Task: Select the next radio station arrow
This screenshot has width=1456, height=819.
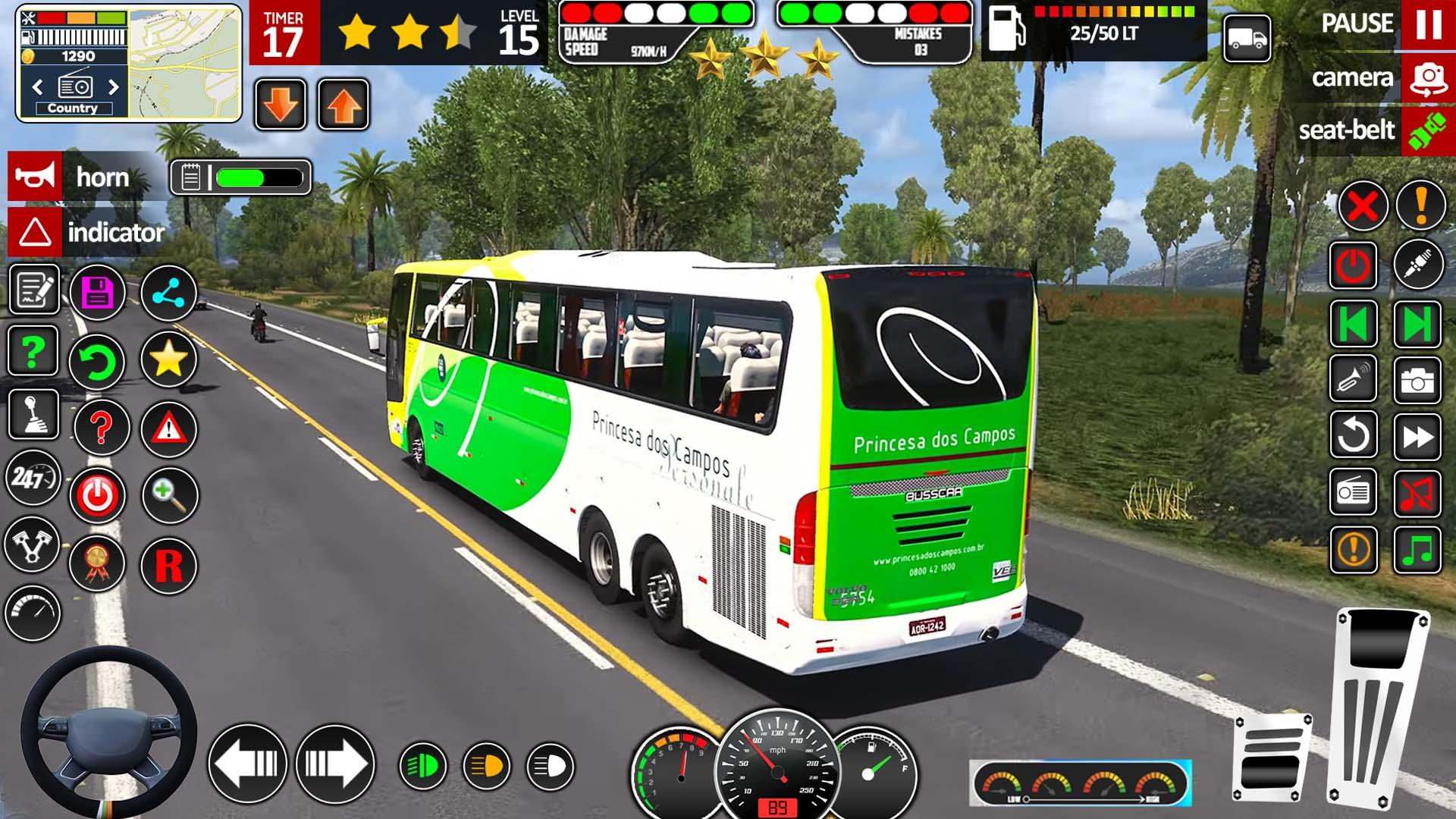Action: click(113, 87)
